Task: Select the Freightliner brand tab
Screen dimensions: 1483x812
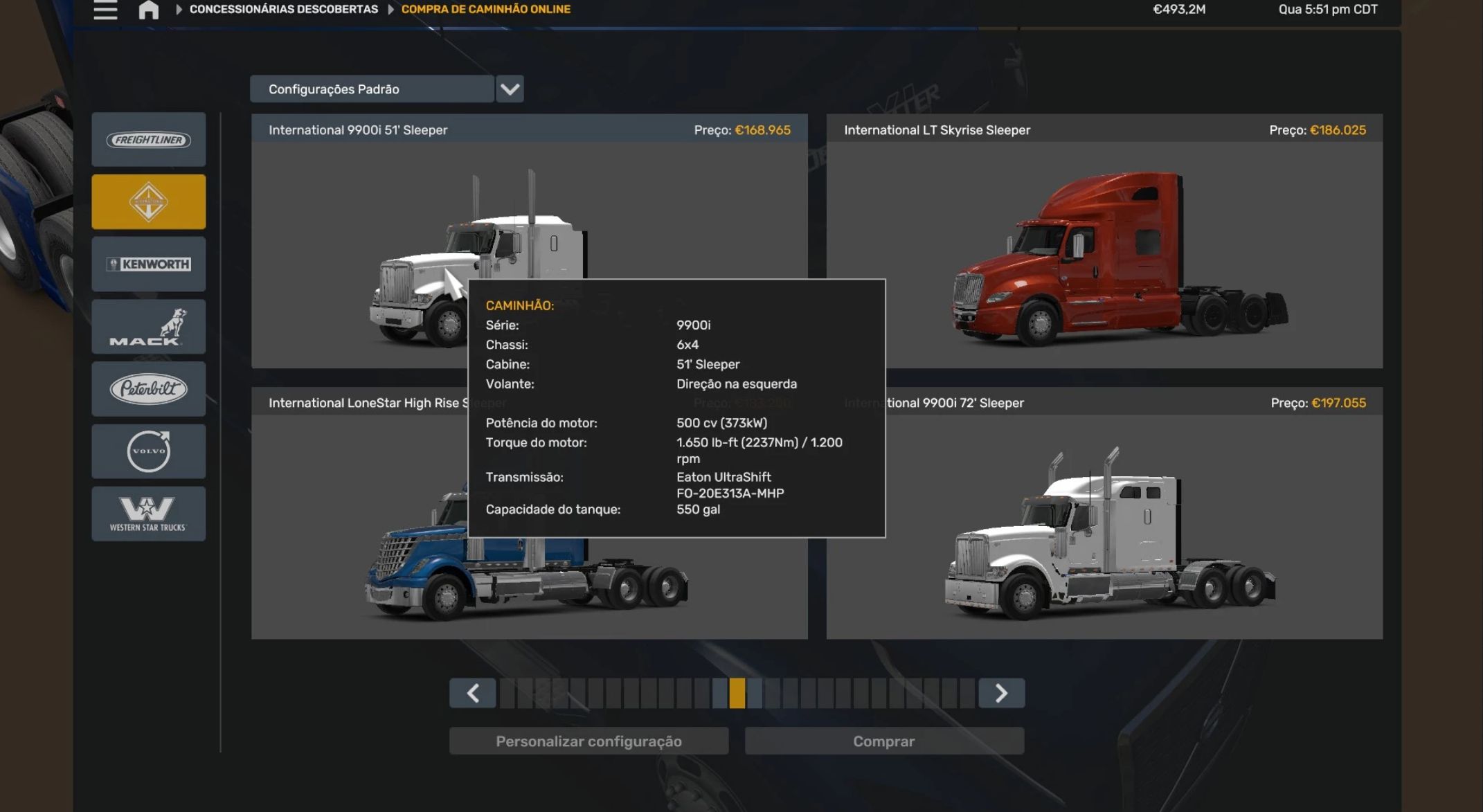Action: [149, 140]
